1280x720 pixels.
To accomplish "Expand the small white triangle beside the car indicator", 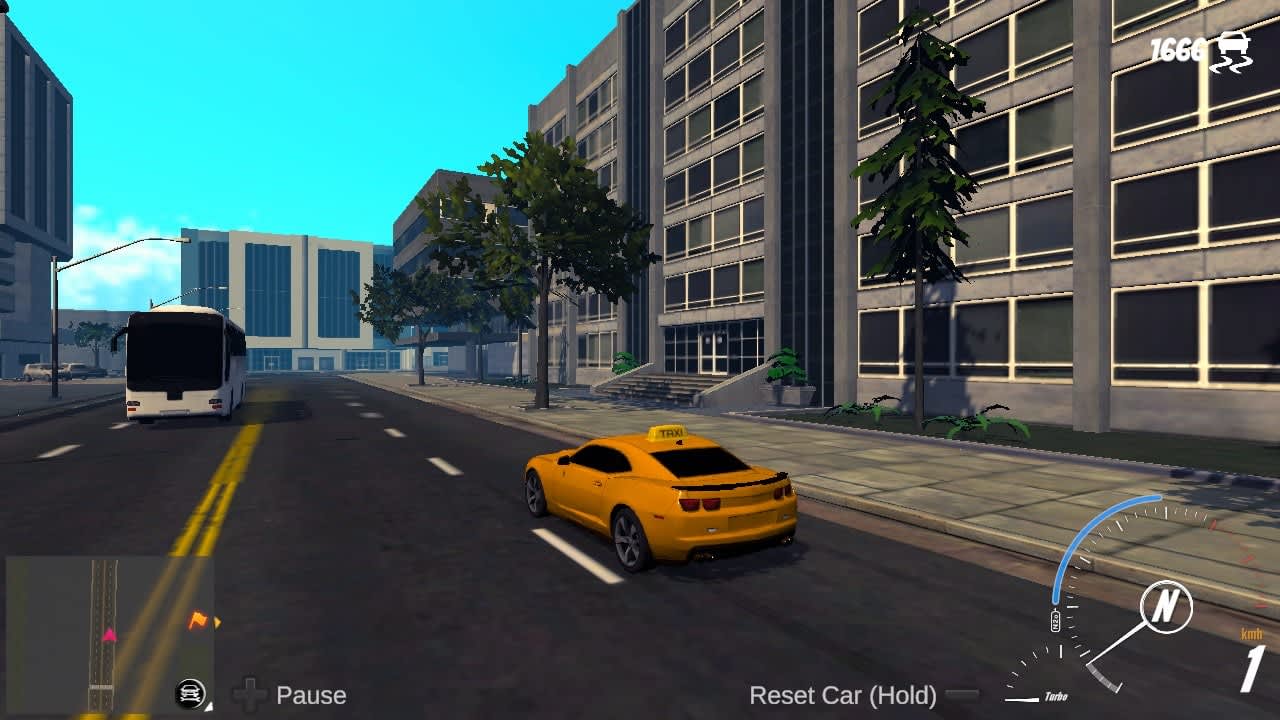I will coord(209,707).
